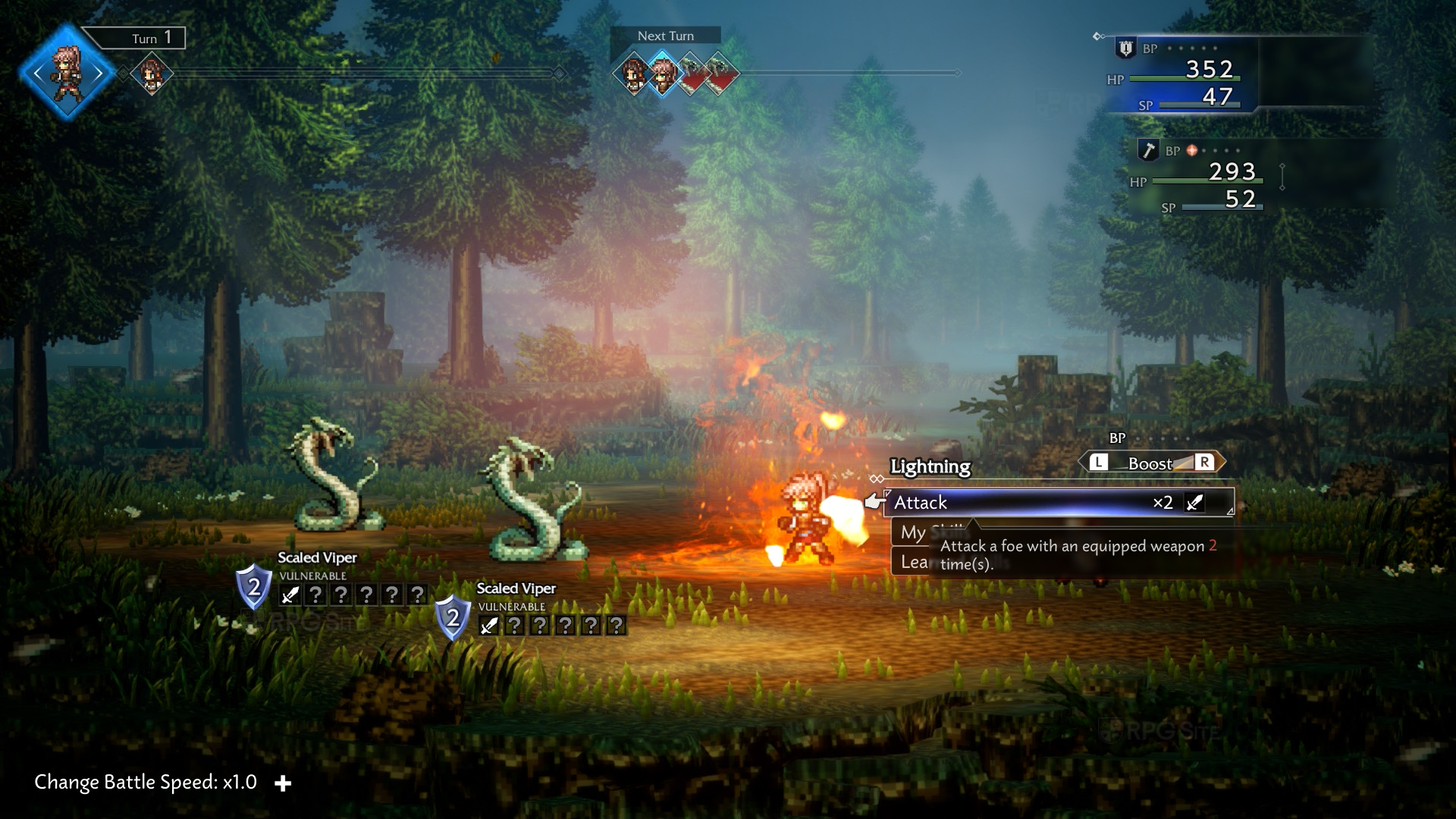This screenshot has height=819, width=1456.
Task: Target the Scaled Viper with sword weakness, left
Action: click(334, 478)
